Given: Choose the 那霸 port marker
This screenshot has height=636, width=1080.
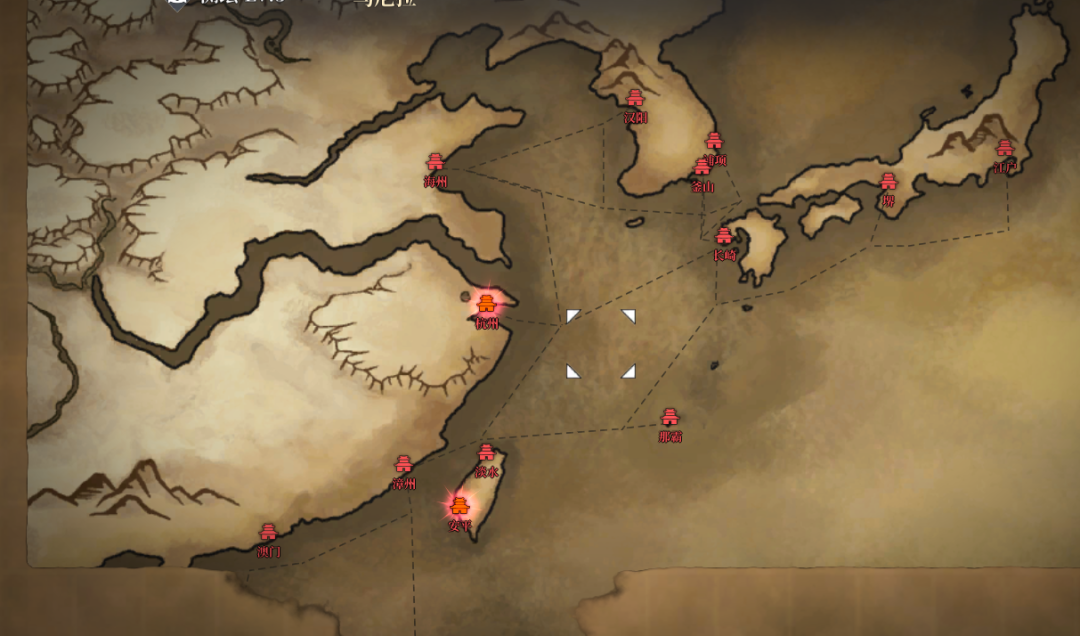Looking at the screenshot, I should pyautogui.click(x=670, y=418).
